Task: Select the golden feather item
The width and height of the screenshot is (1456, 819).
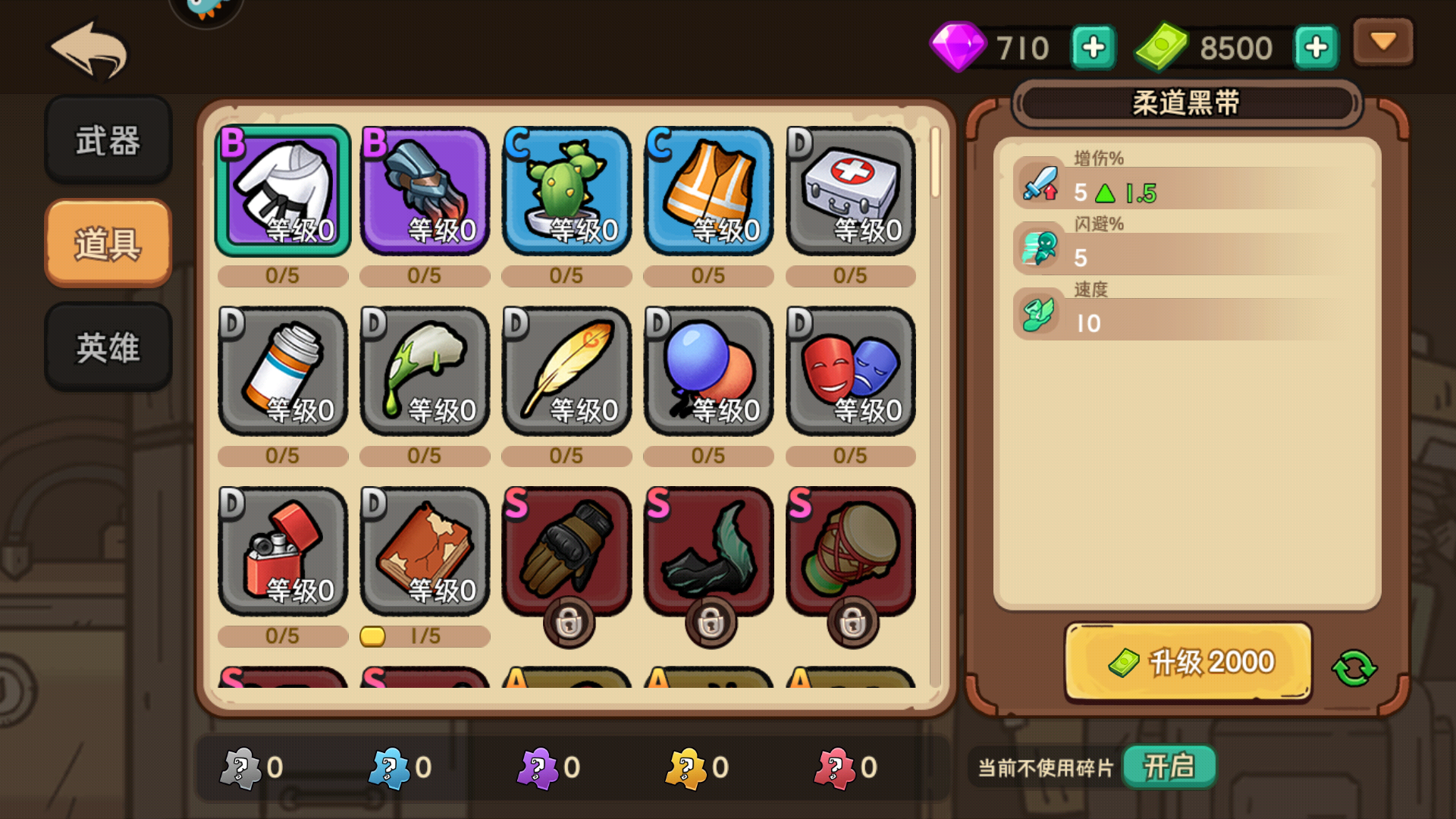Action: point(565,370)
